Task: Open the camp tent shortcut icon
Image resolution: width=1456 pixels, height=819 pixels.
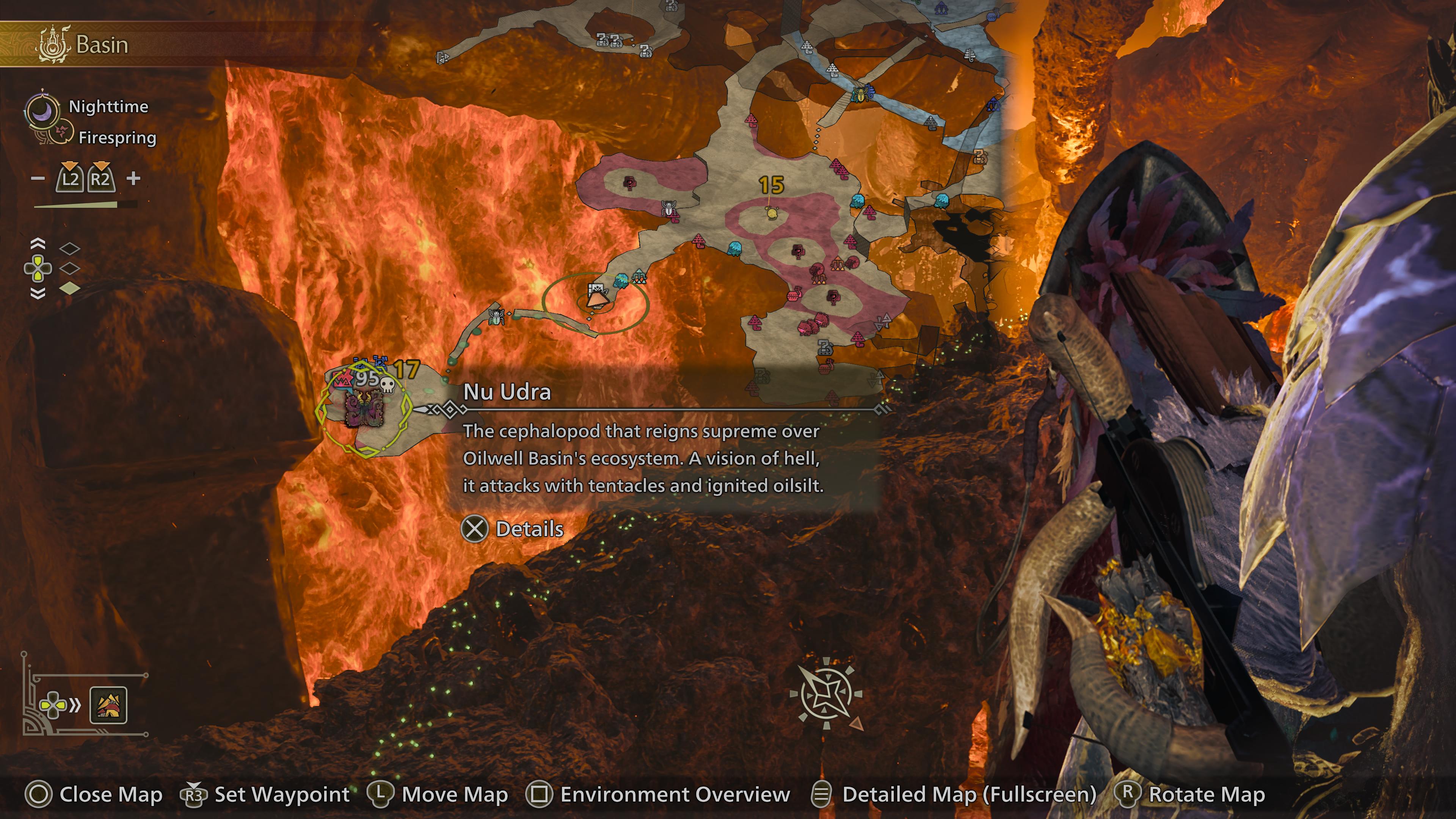Action: (x=108, y=705)
